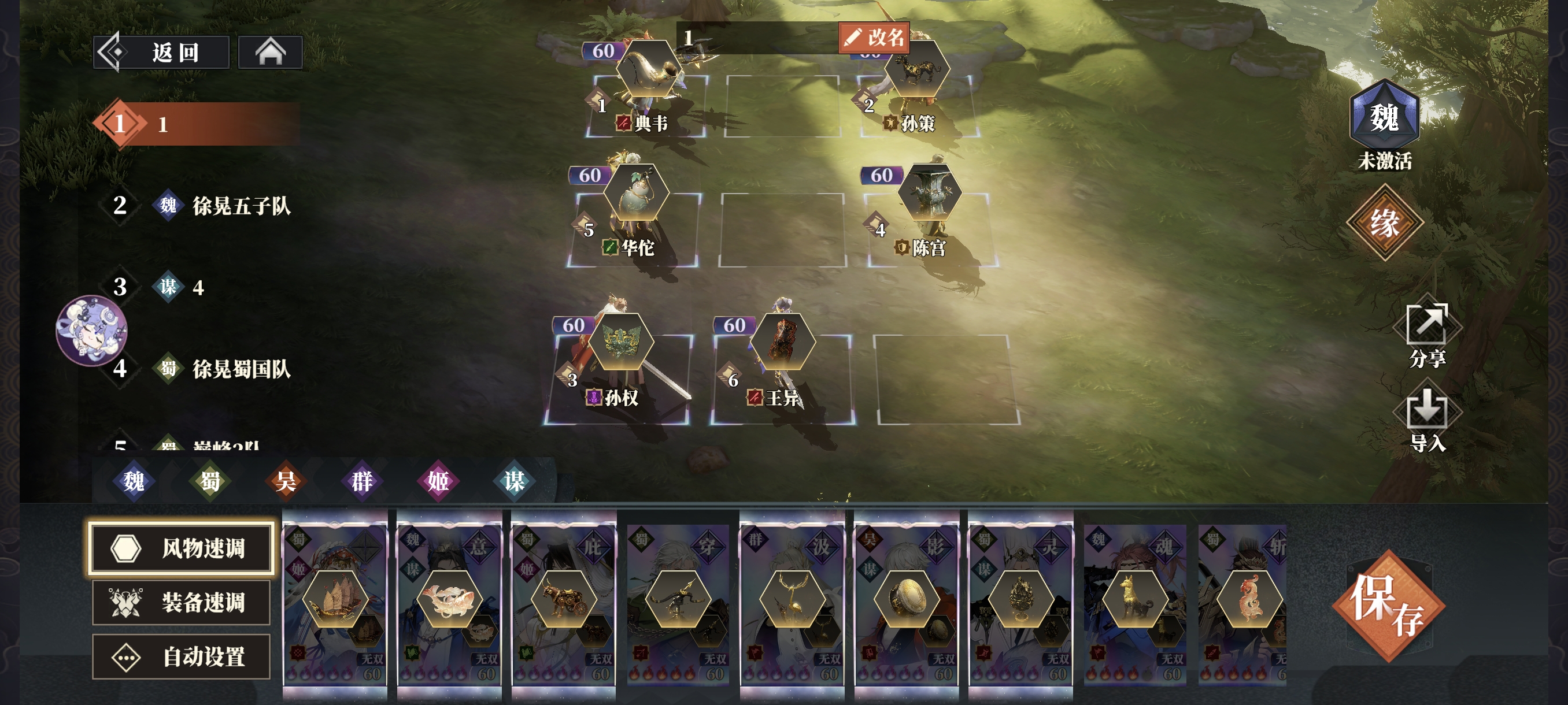Save the formation with 保存

tap(1387, 606)
